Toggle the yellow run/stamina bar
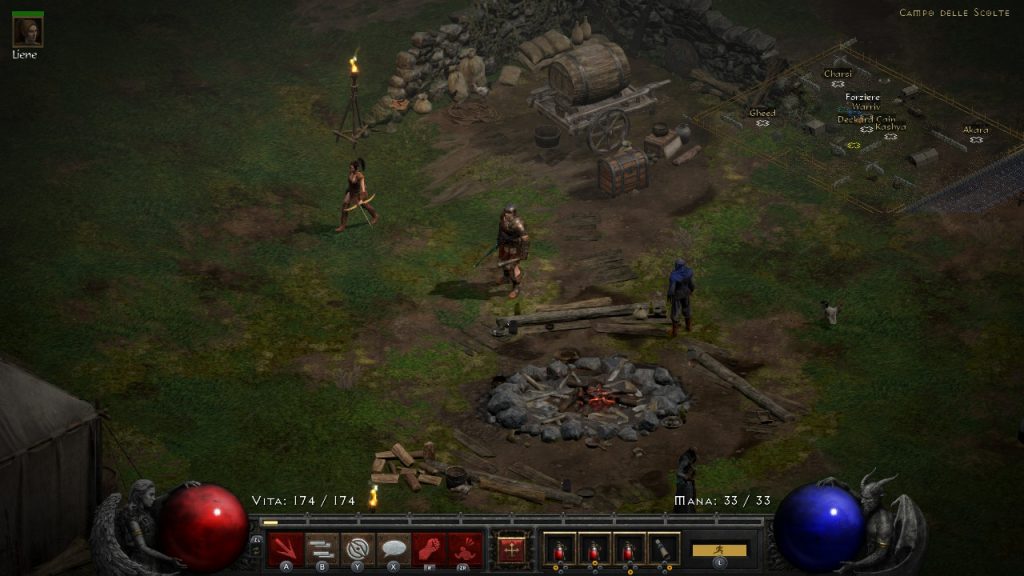1024x576 pixels. tap(719, 550)
